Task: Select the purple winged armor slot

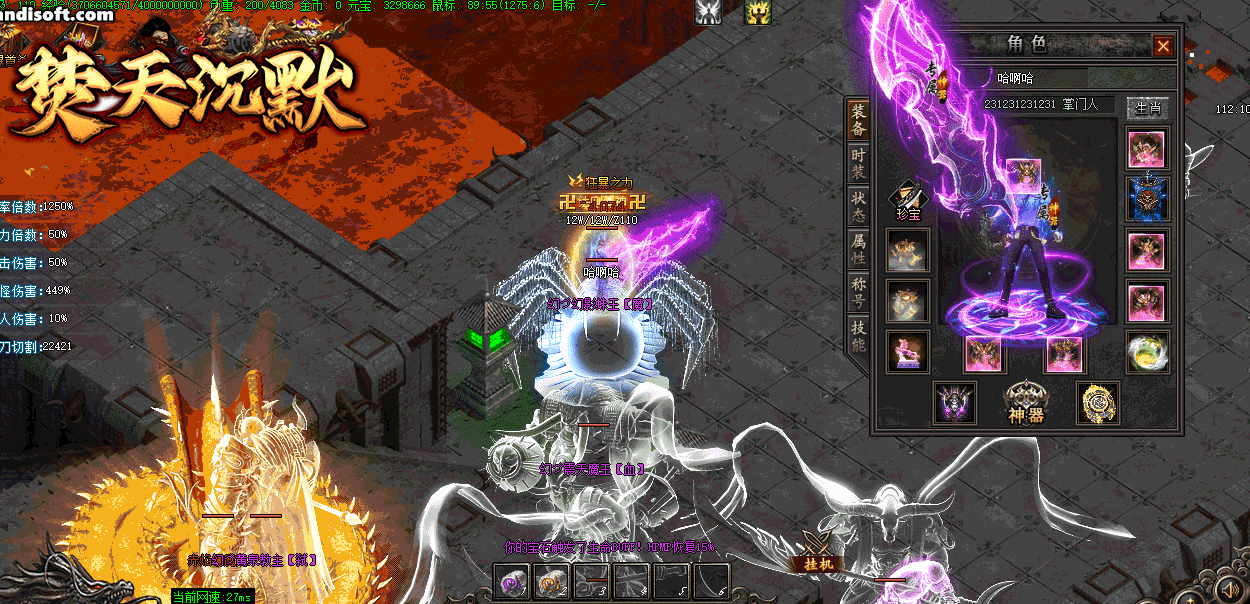Action: pos(955,402)
